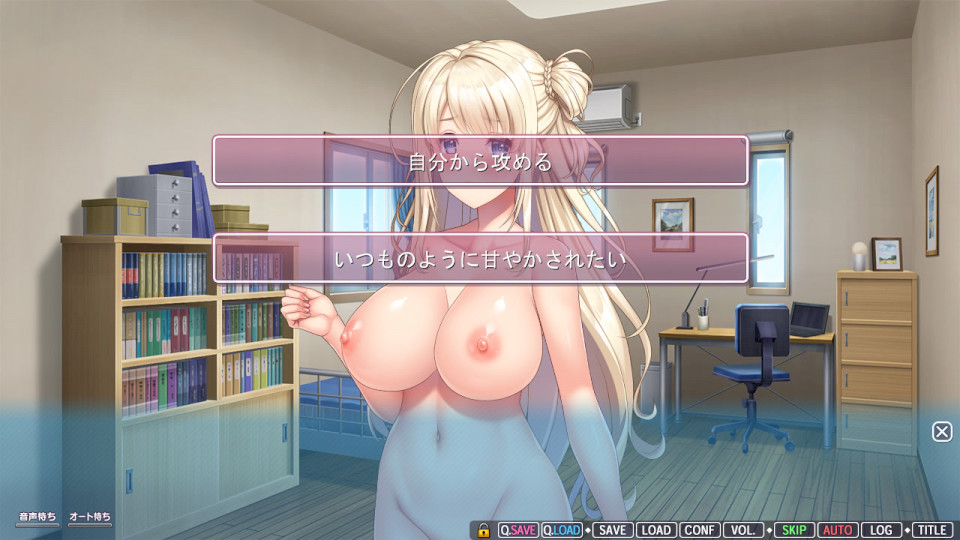
Task: Return to the TITLE screen
Action: click(x=931, y=530)
